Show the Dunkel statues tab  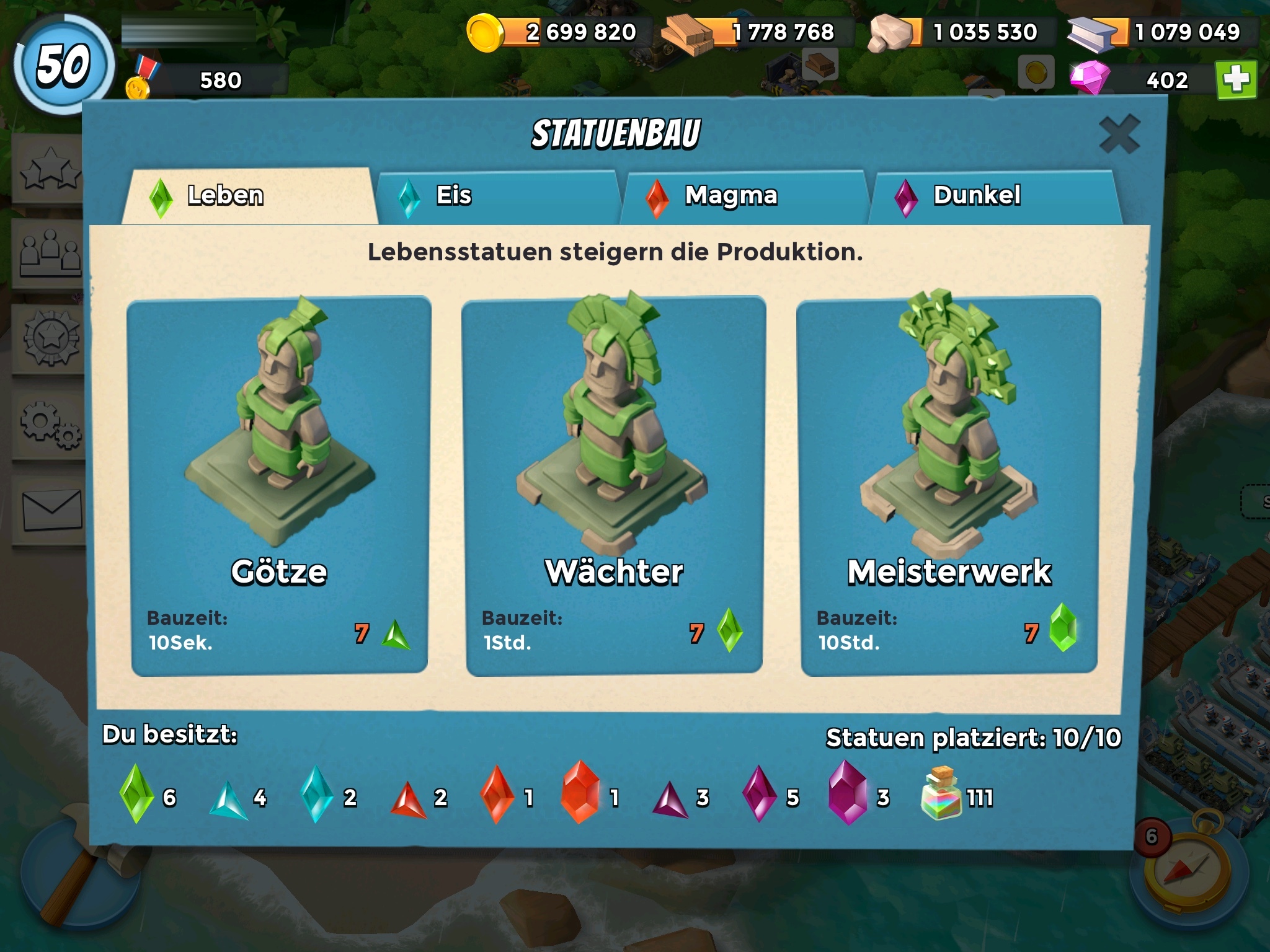[992, 196]
